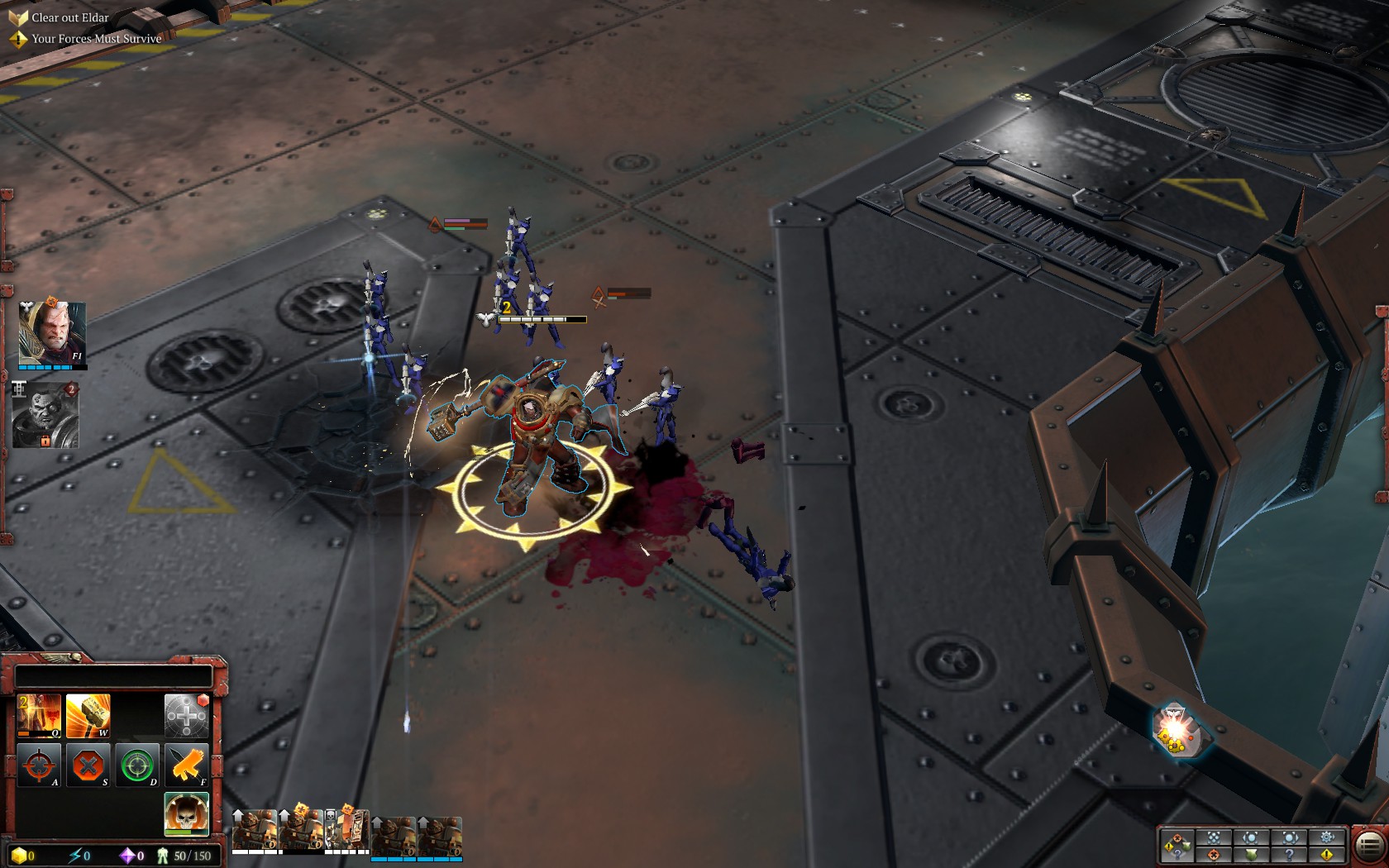Issue the attack-move command icon

(39, 765)
